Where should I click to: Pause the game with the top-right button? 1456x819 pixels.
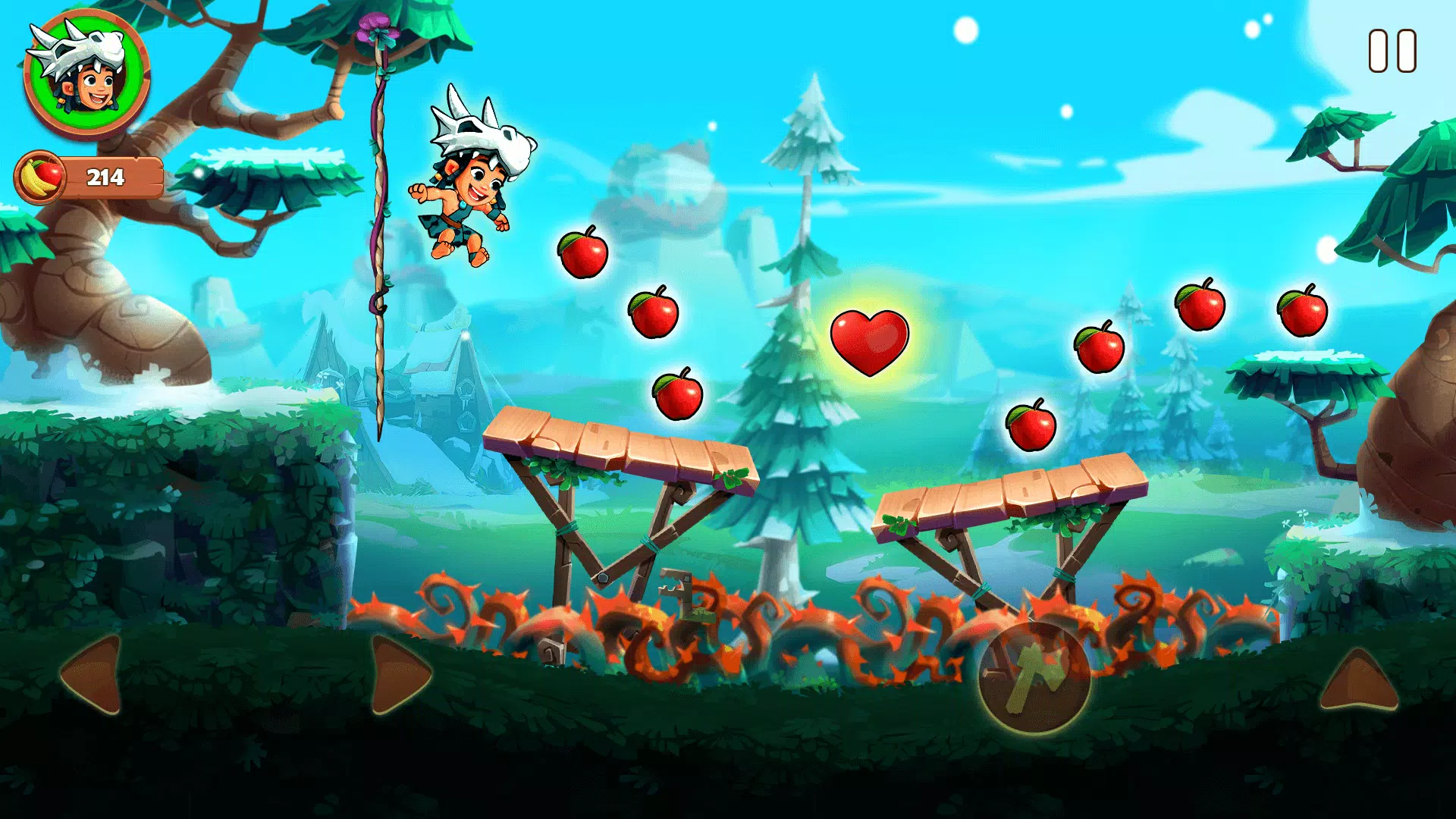(x=1392, y=52)
